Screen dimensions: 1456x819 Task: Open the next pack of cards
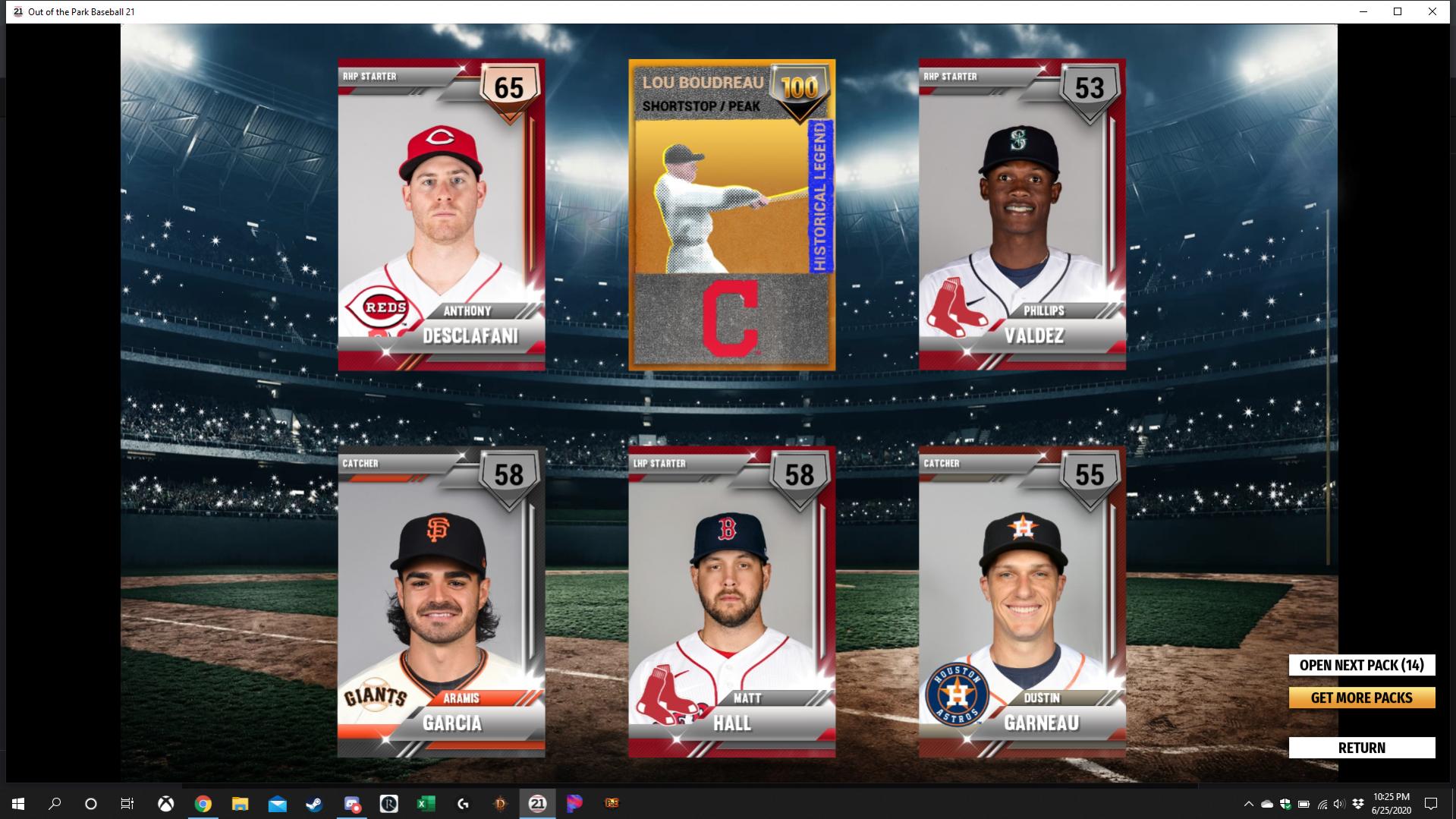[x=1361, y=665]
